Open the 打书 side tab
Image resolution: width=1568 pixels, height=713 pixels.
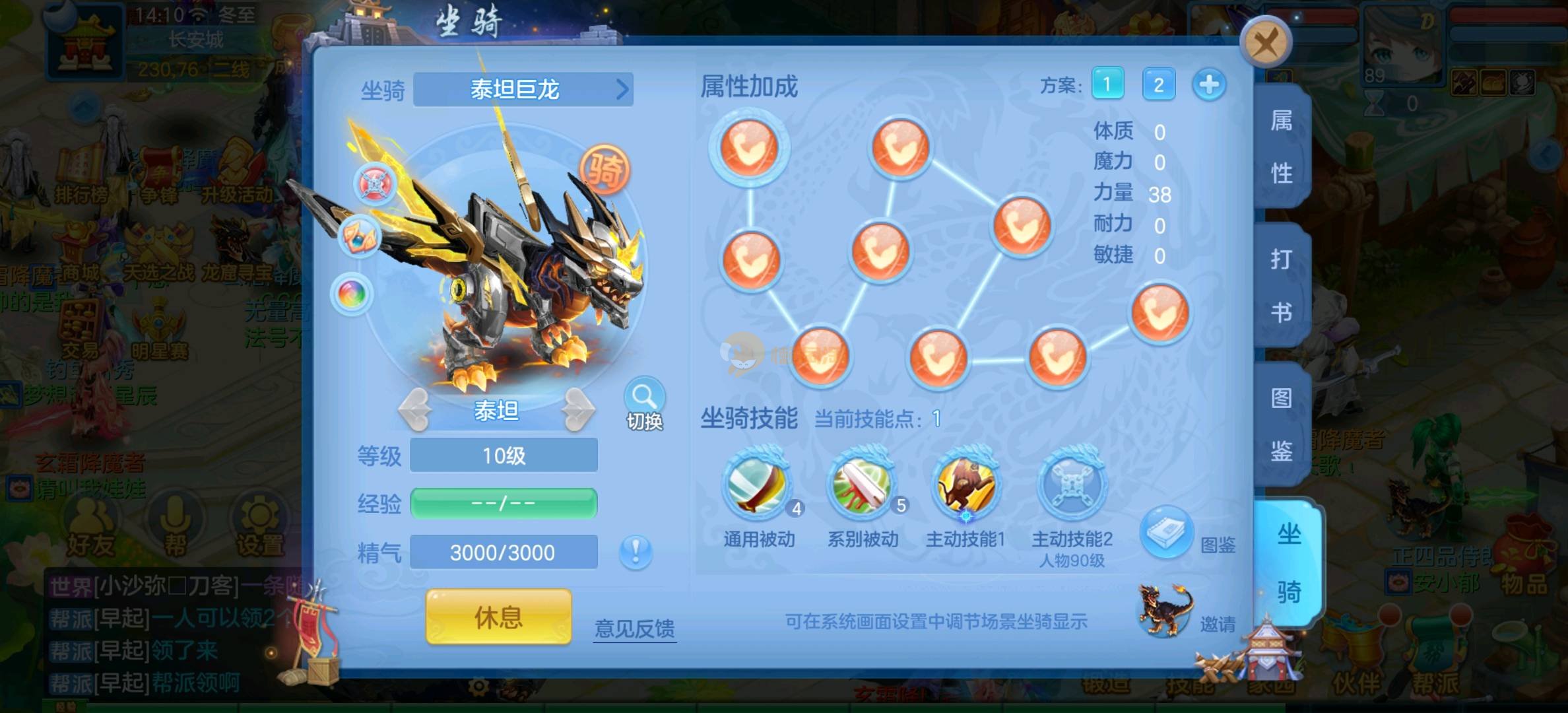(x=1281, y=285)
